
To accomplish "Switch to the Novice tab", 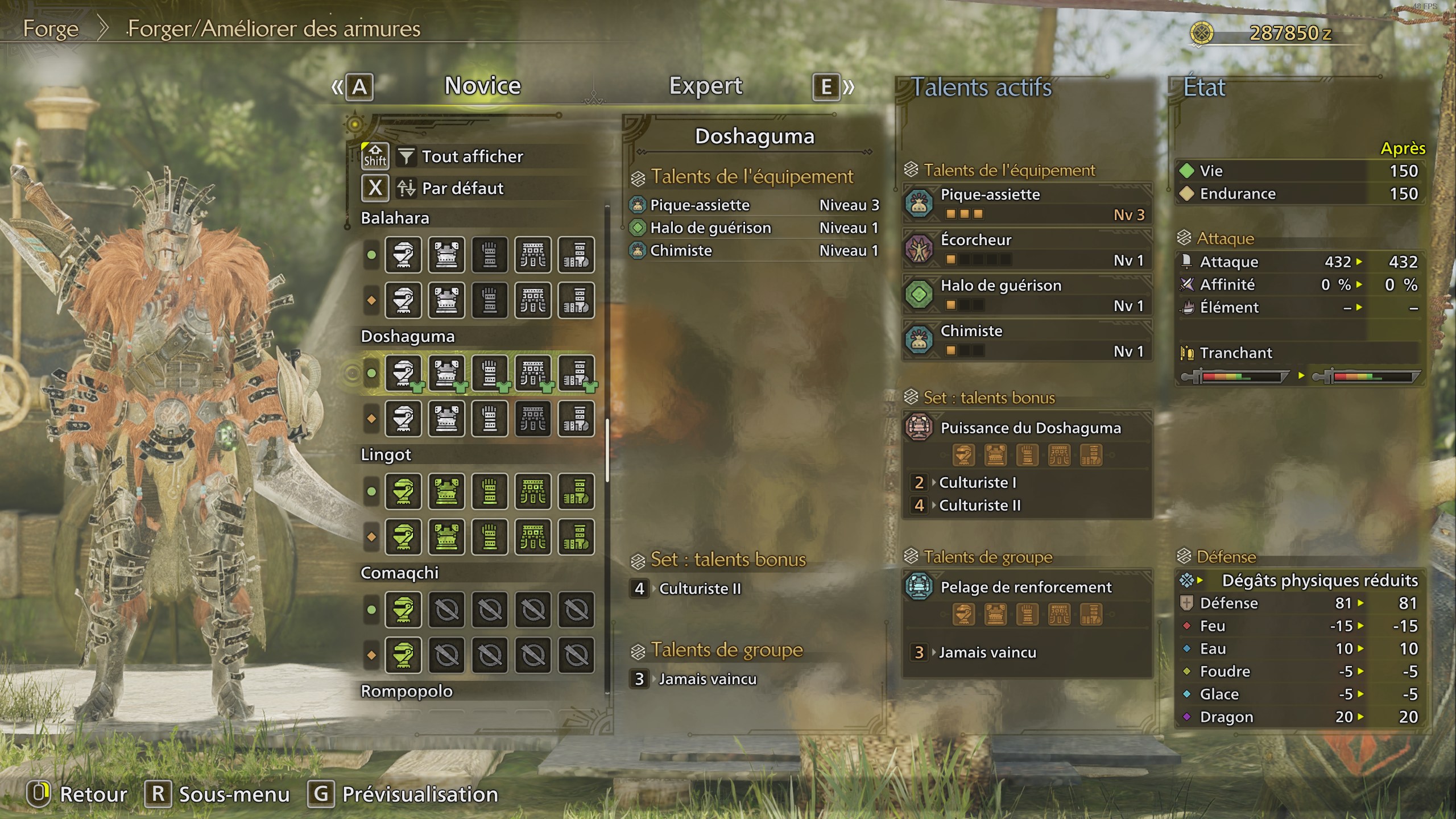I will point(482,85).
